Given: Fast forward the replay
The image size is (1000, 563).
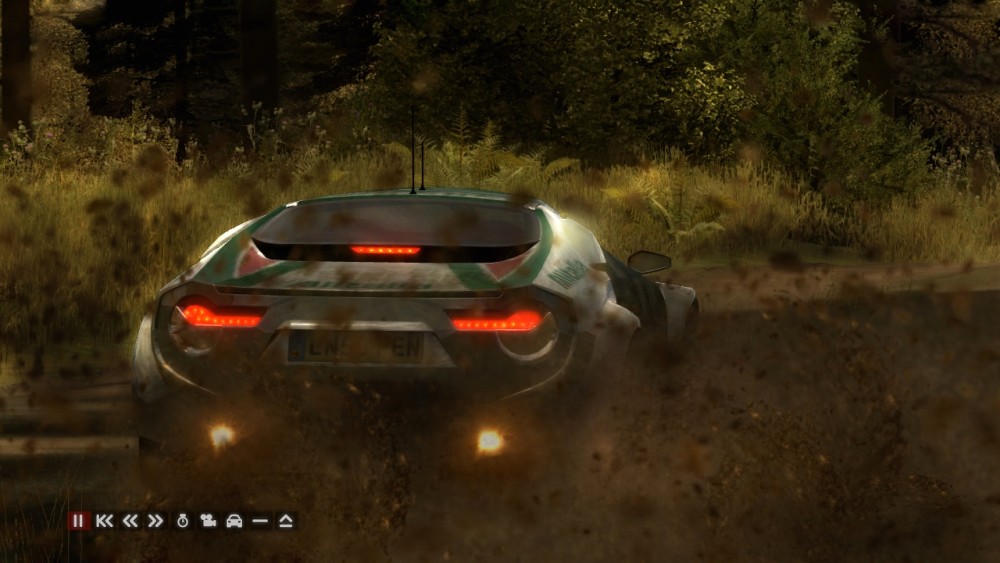Looking at the screenshot, I should (155, 521).
